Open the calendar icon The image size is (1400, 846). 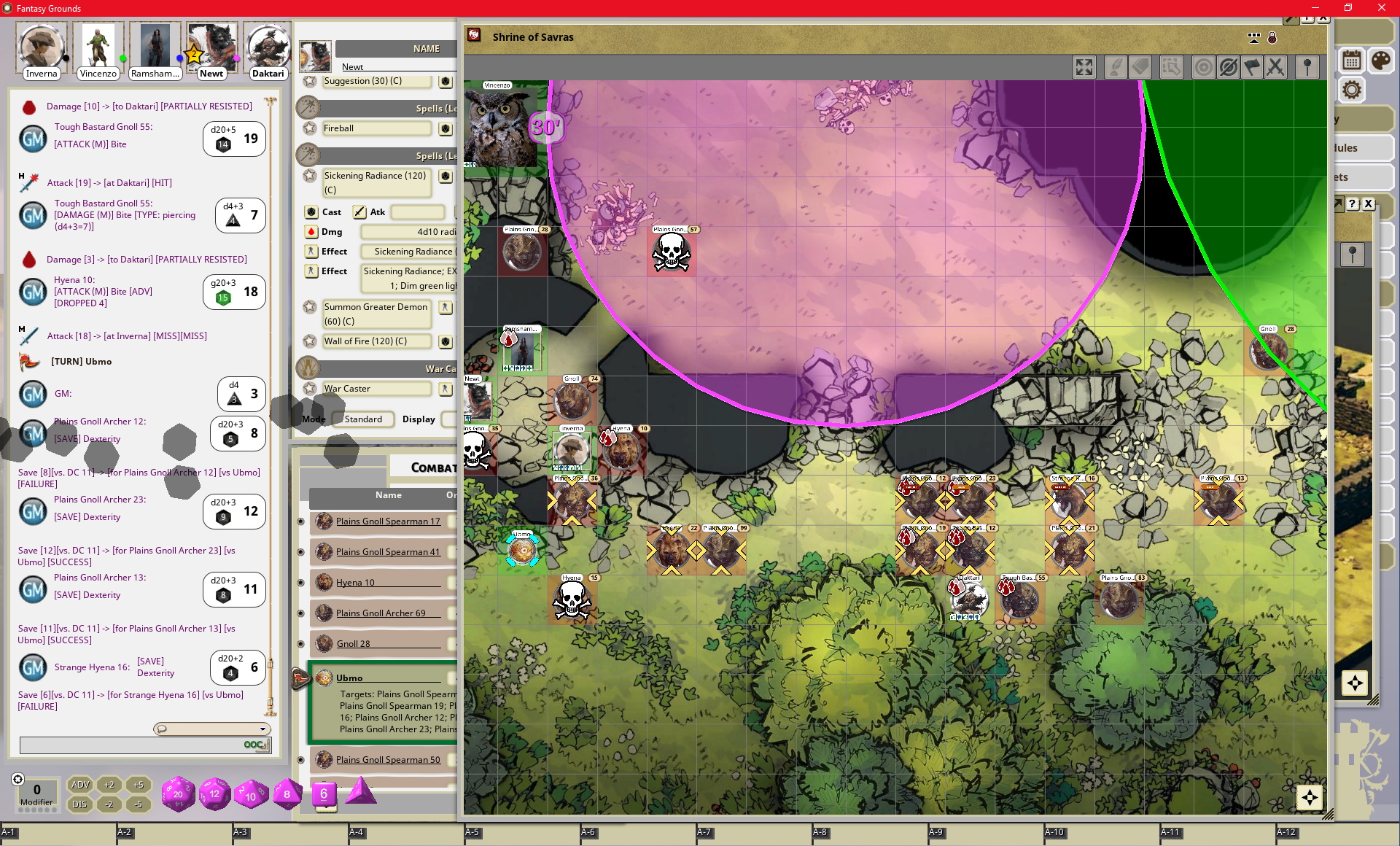pyautogui.click(x=1351, y=61)
